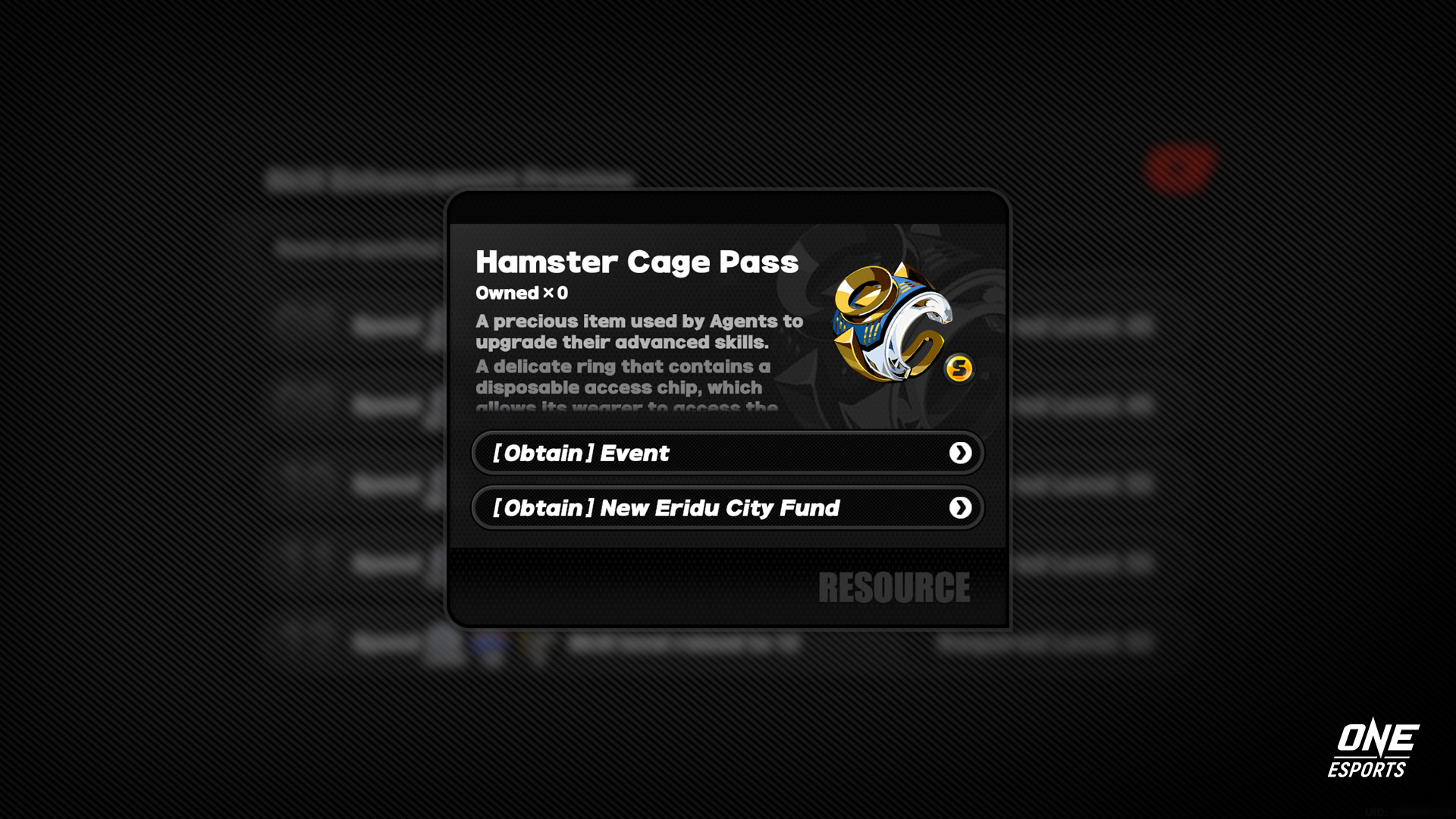The width and height of the screenshot is (1456, 819).
Task: Expand the New Eridu City Fund chevron
Action: pos(961,507)
